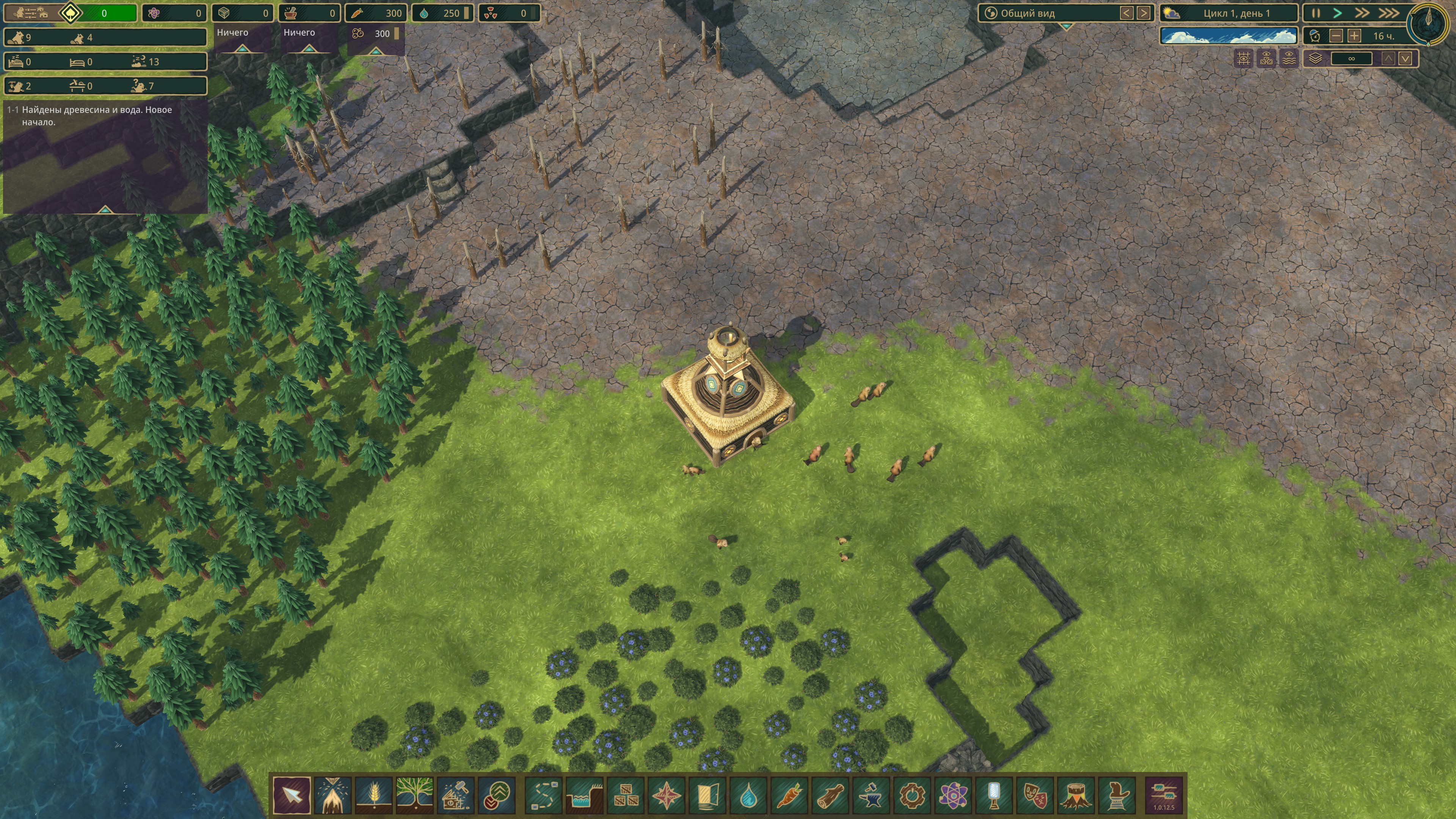
Task: Decrease working hours with the minus button
Action: coord(1336,36)
